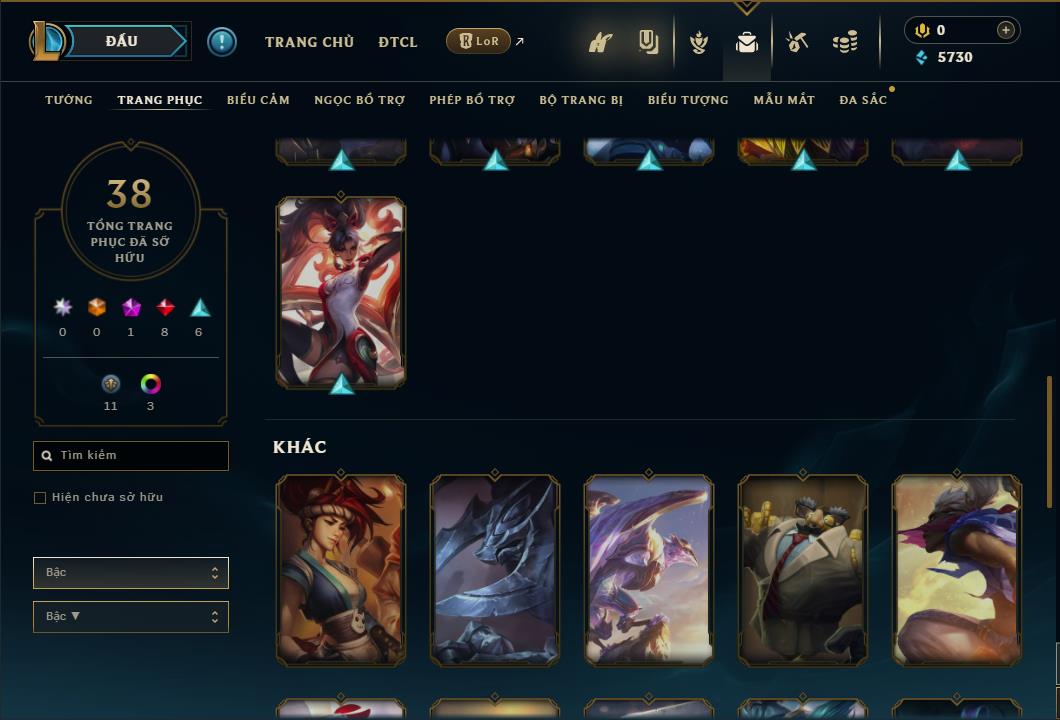
Task: Click the ĐẤU play button
Action: coord(121,41)
